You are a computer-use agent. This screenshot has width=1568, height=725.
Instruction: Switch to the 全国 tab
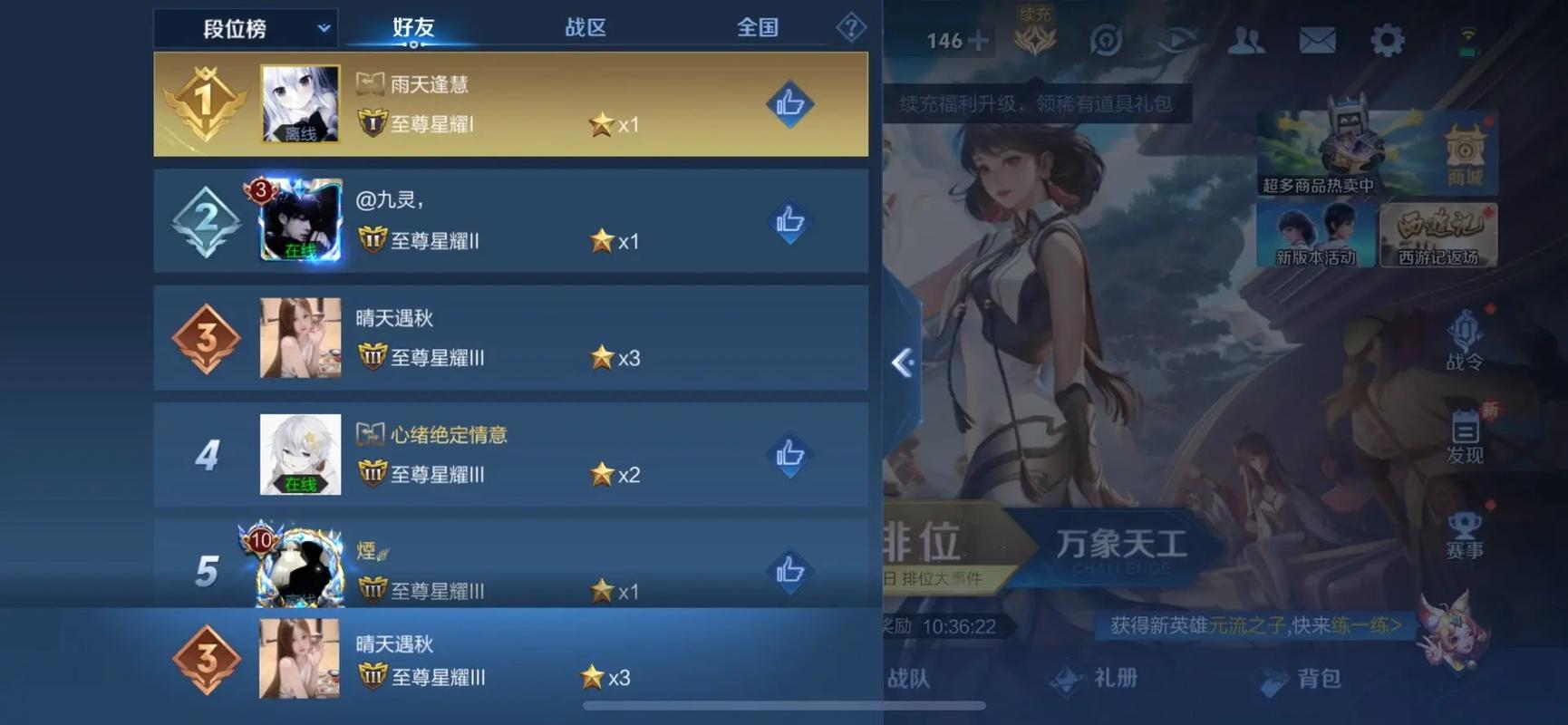pos(758,27)
